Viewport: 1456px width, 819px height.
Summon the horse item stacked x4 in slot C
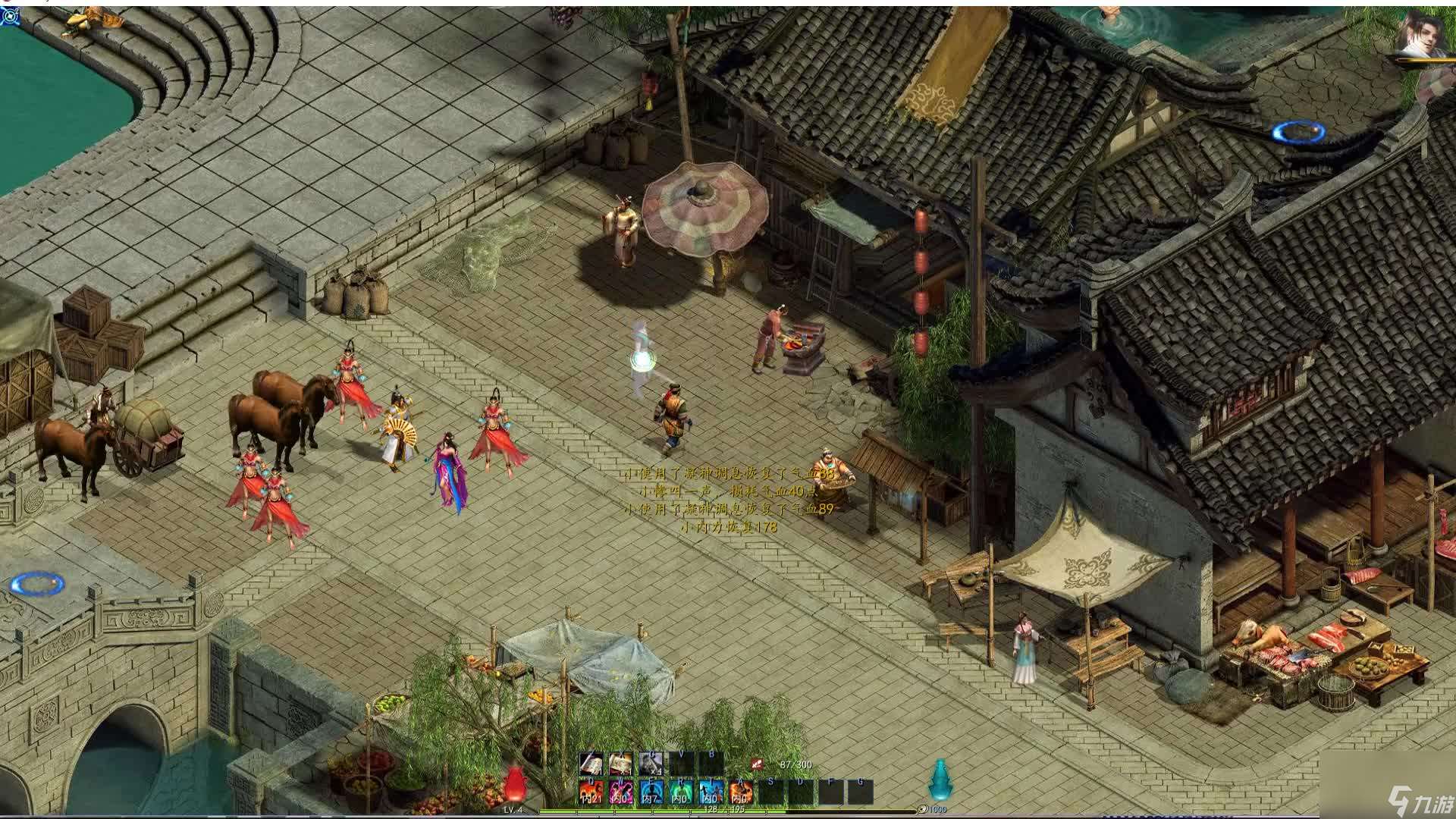[651, 764]
